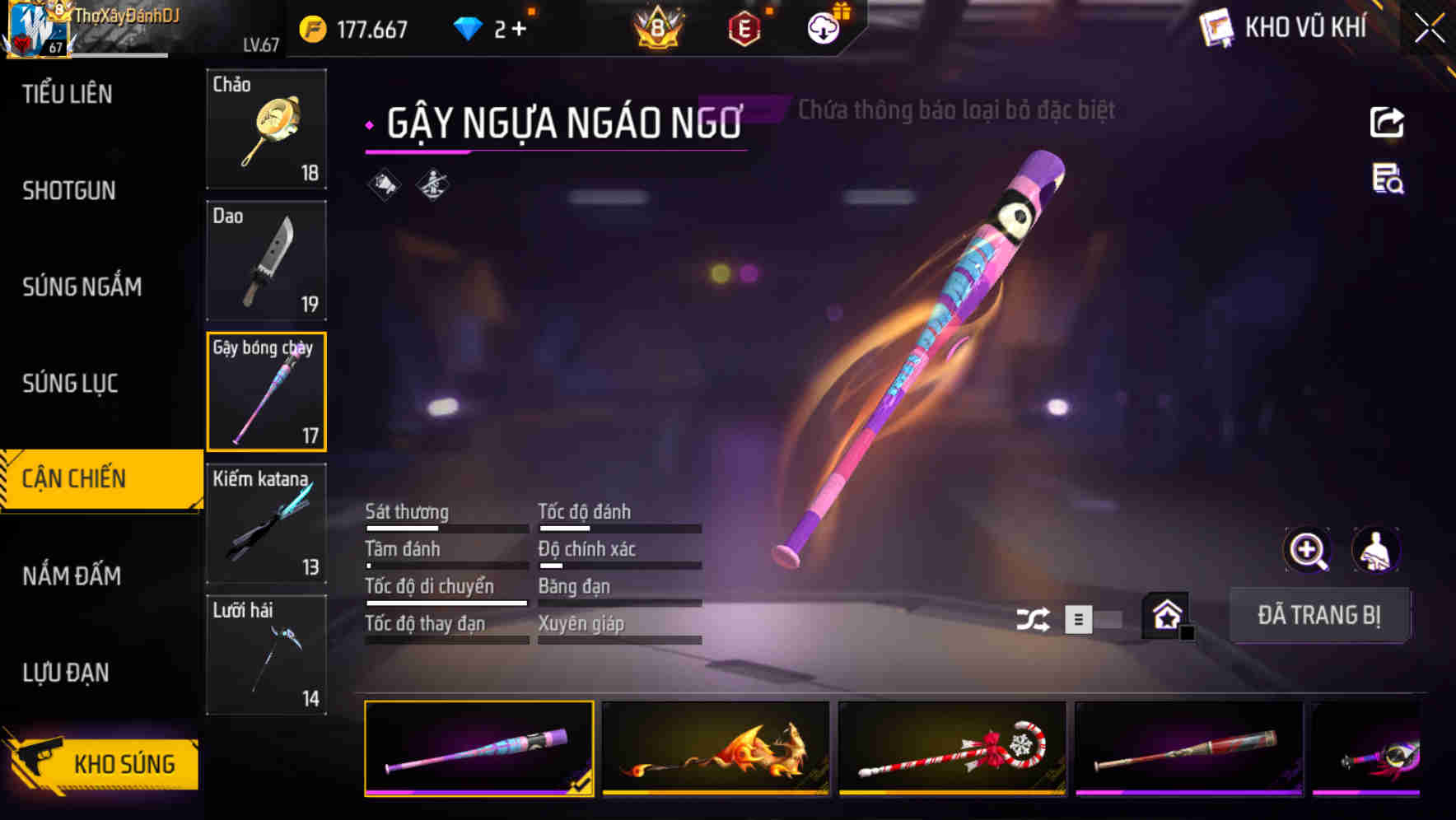Click the cloud download gift icon in top bar
The height and width of the screenshot is (820, 1456).
(822, 25)
